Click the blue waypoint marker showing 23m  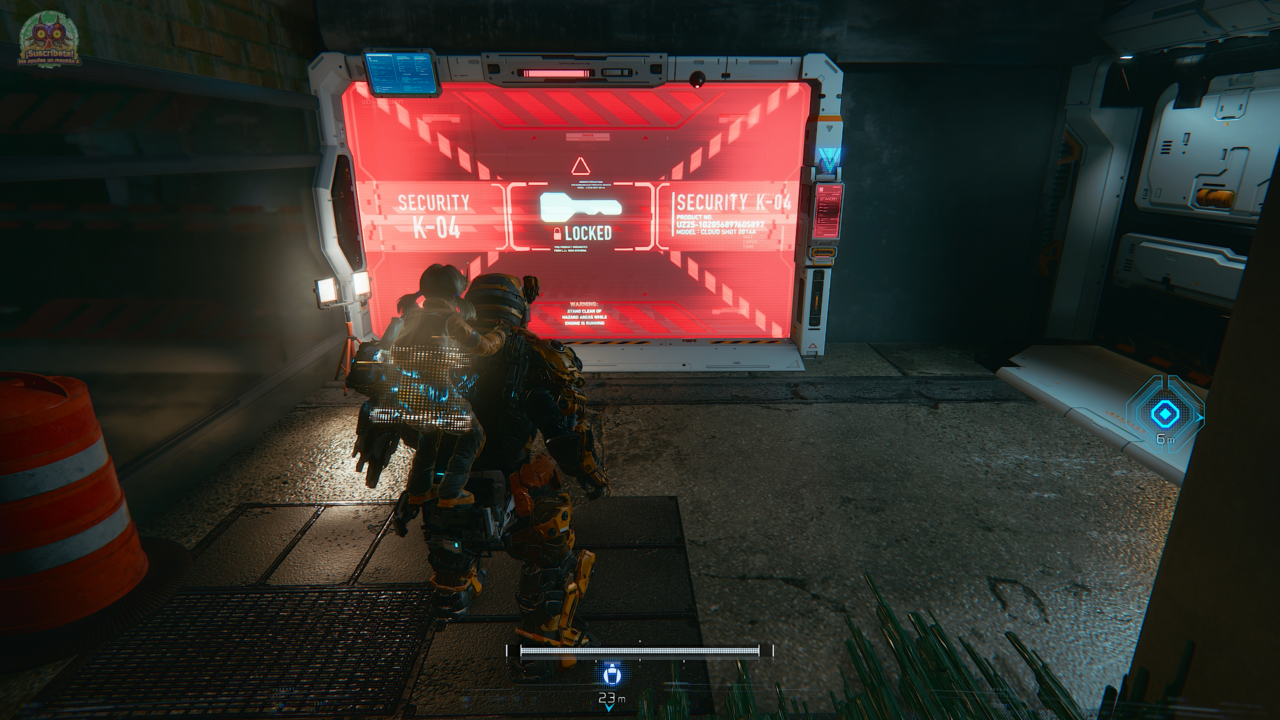[x=611, y=674]
